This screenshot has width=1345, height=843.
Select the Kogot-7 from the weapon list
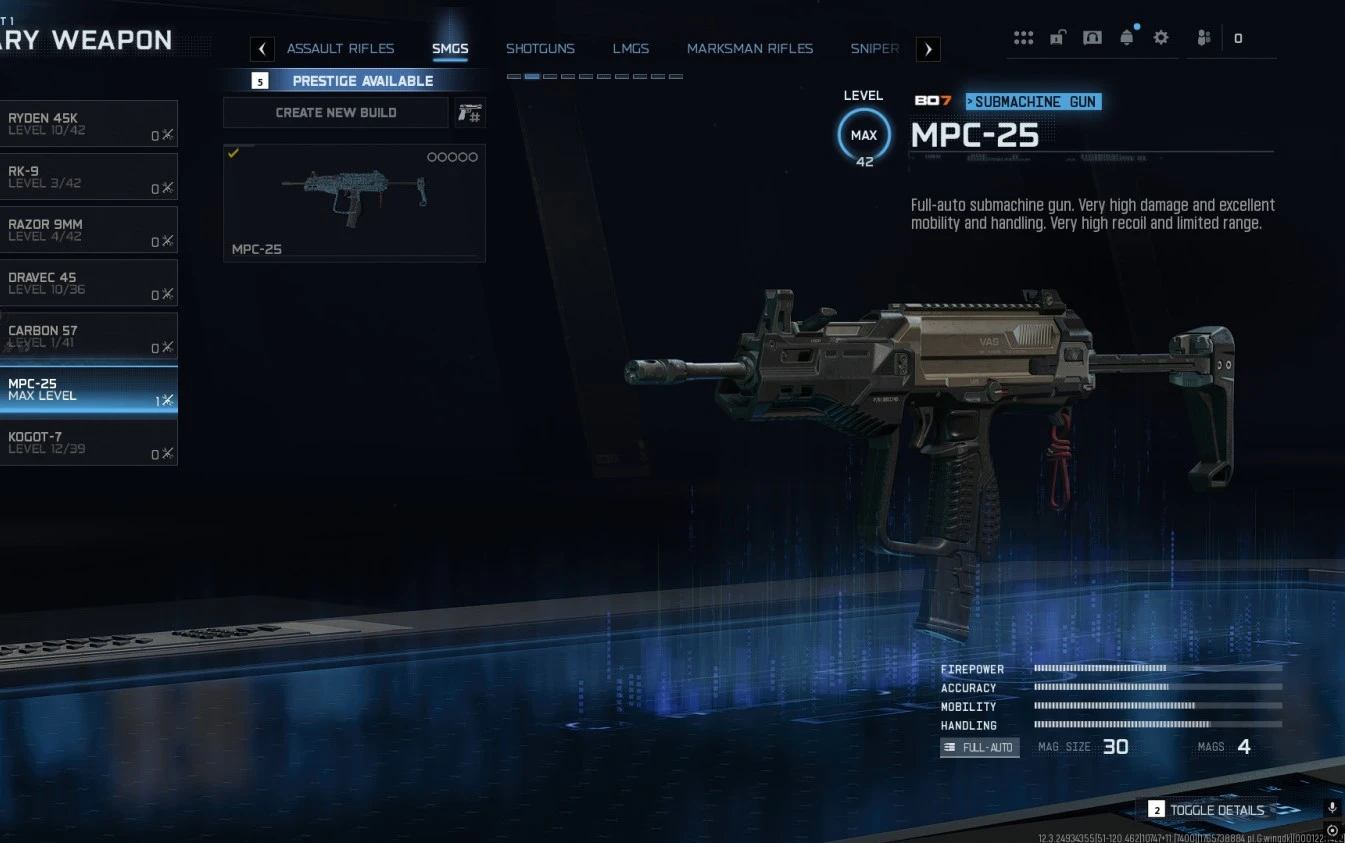coord(90,443)
